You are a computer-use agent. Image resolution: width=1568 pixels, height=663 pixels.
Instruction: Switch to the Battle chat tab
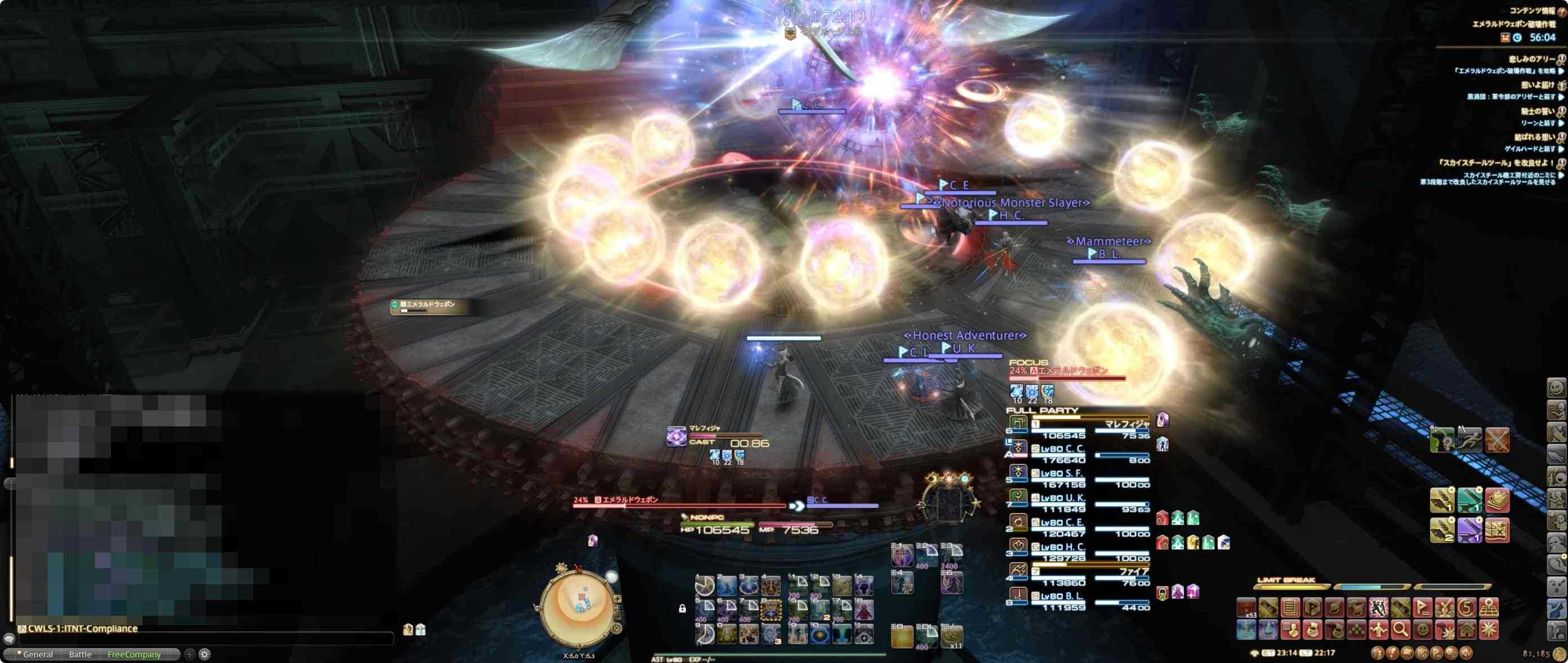pyautogui.click(x=81, y=655)
